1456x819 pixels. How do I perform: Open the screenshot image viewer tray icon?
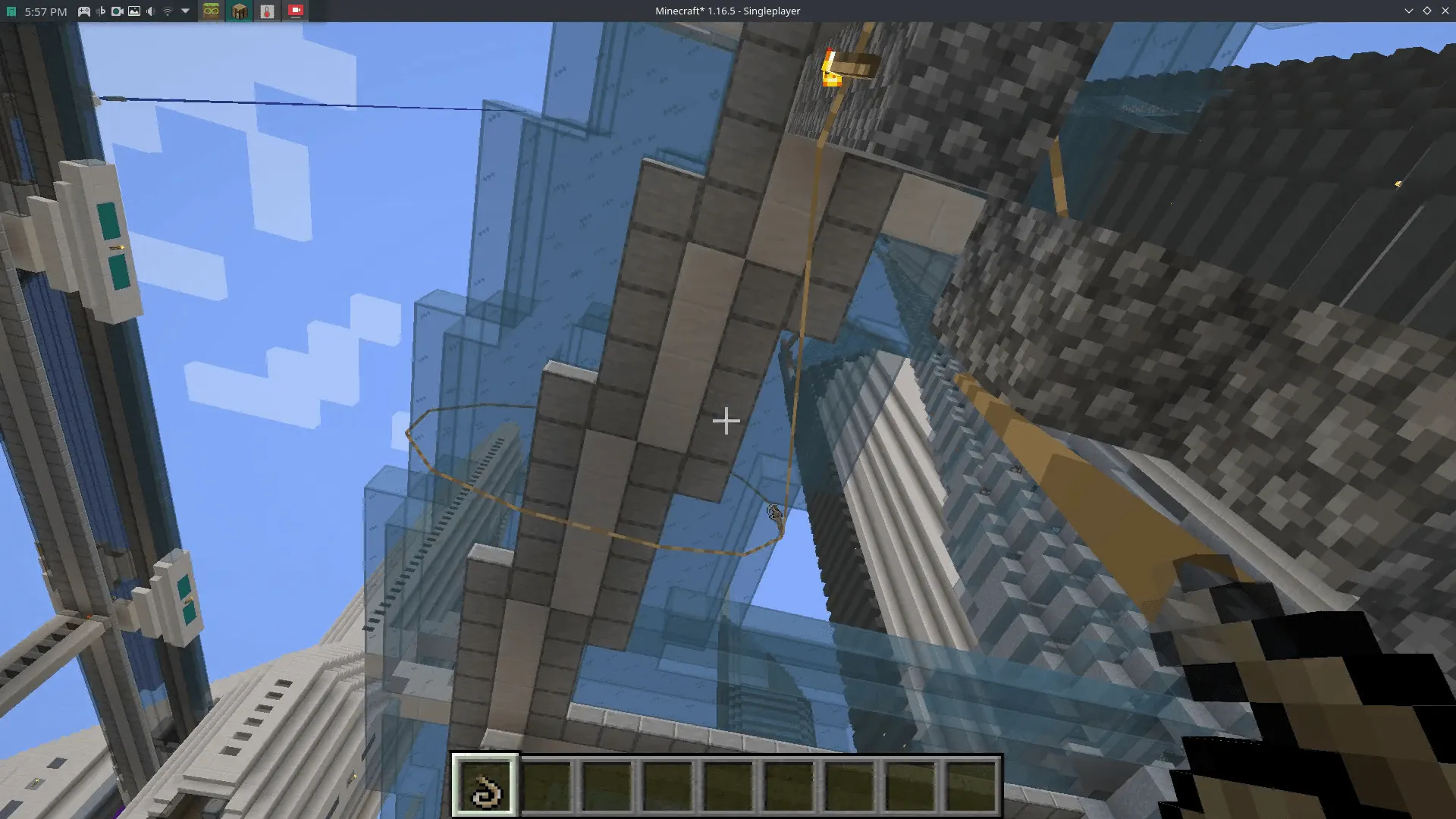[134, 11]
